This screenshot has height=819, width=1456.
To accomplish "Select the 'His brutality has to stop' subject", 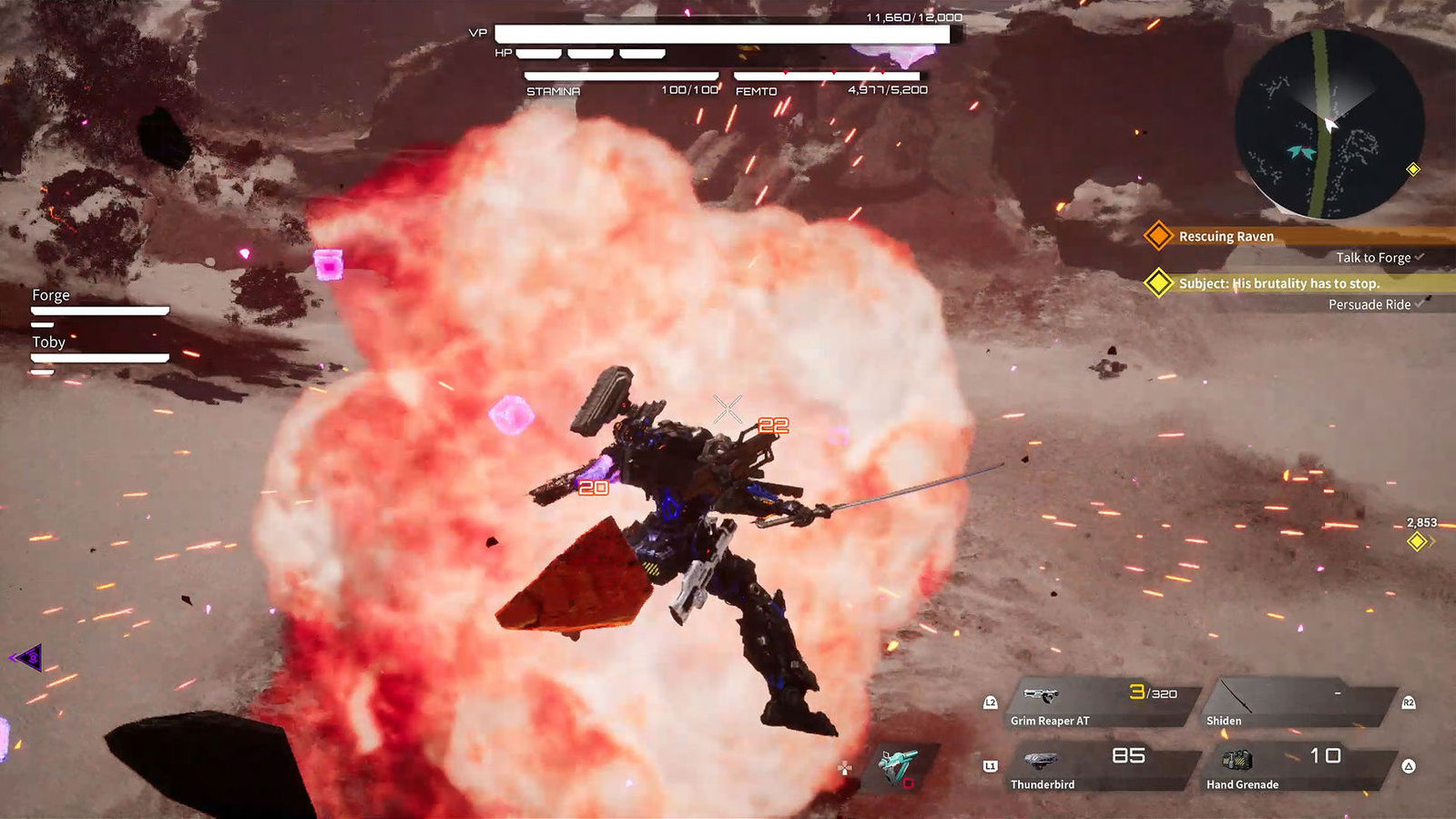I will [x=1278, y=283].
